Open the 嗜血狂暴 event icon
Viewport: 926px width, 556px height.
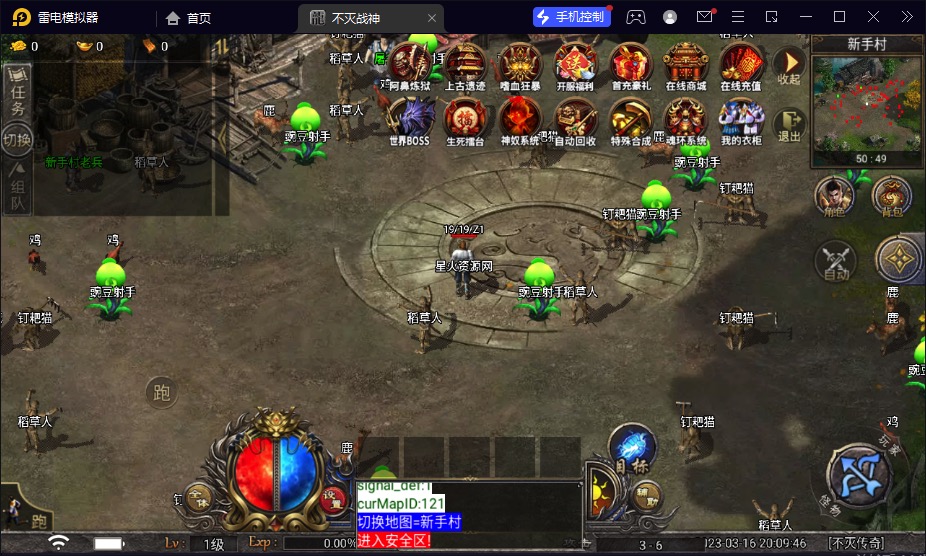(x=520, y=66)
